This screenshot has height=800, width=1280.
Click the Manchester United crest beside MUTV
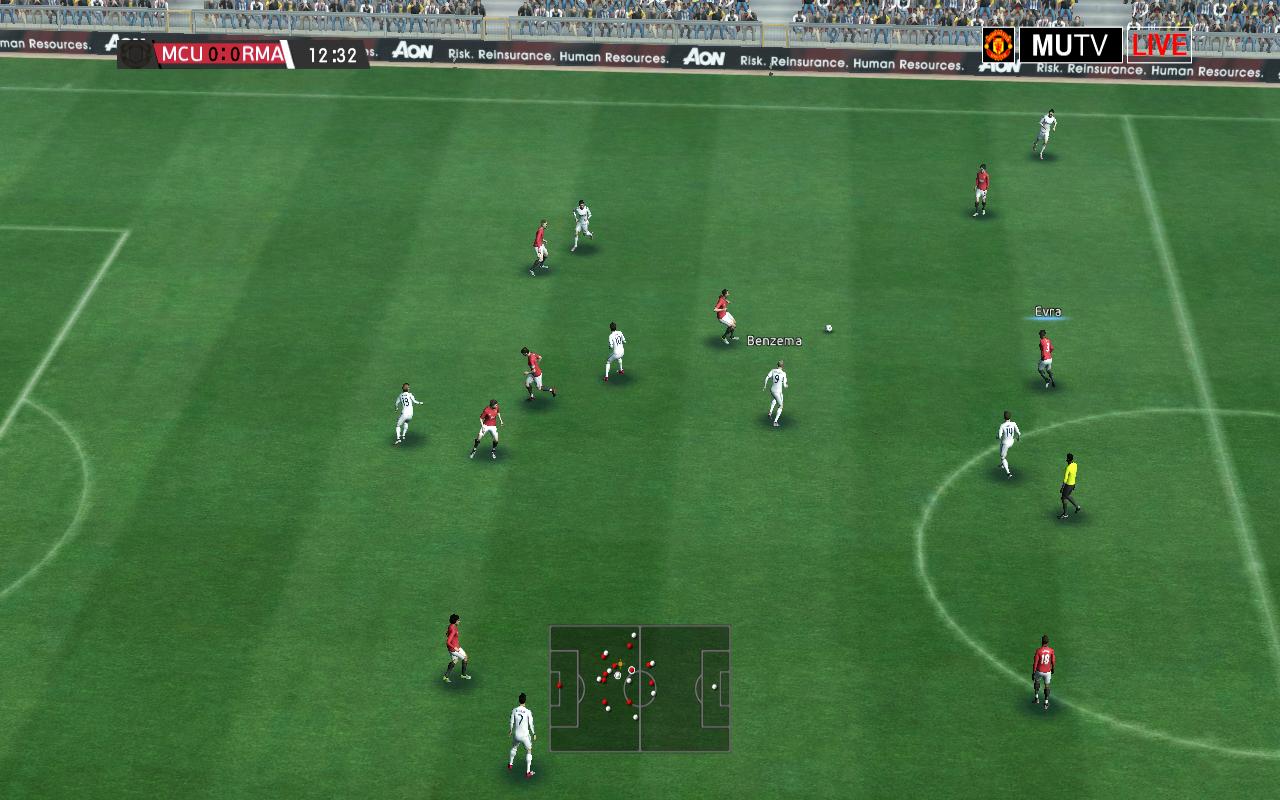point(998,45)
